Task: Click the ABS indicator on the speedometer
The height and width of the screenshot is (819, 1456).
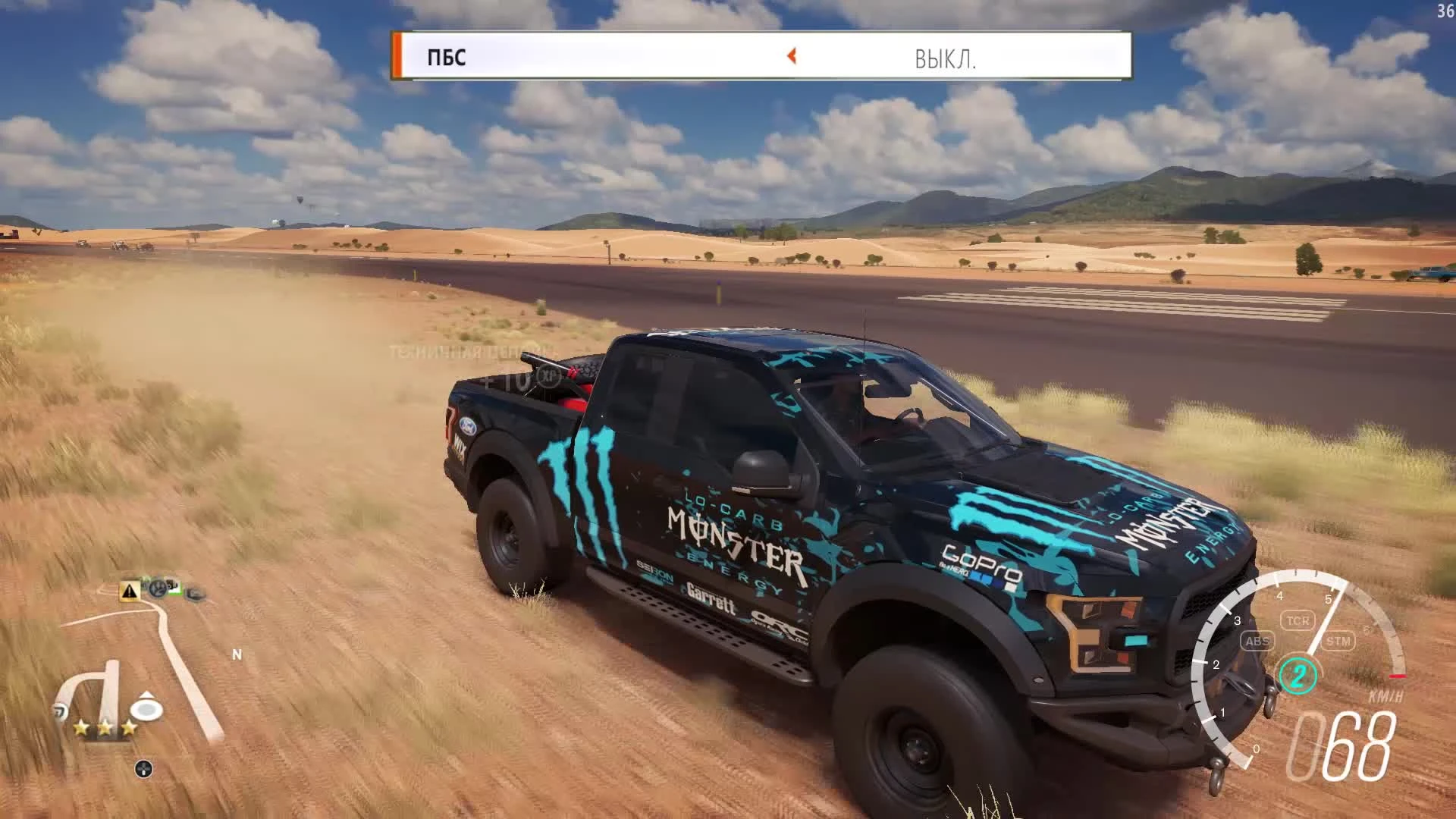Action: tap(1258, 642)
